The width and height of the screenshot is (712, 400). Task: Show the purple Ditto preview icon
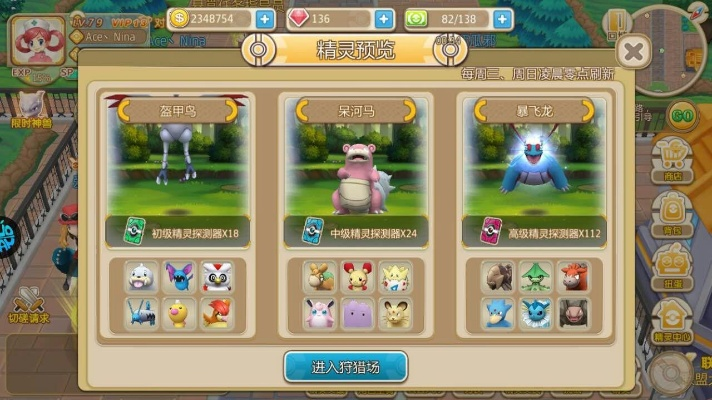click(357, 313)
